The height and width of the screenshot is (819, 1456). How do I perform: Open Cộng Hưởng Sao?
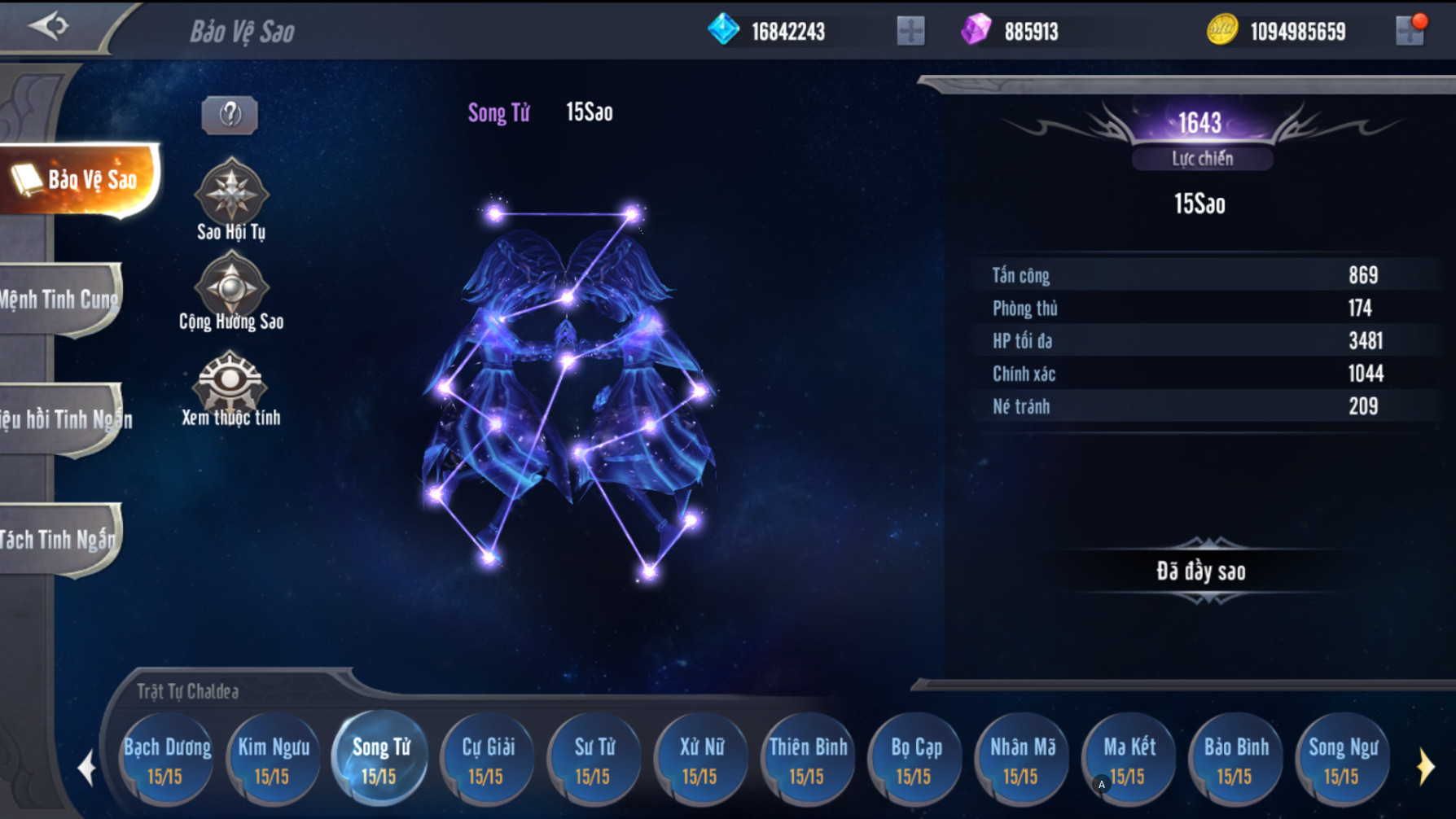click(231, 285)
